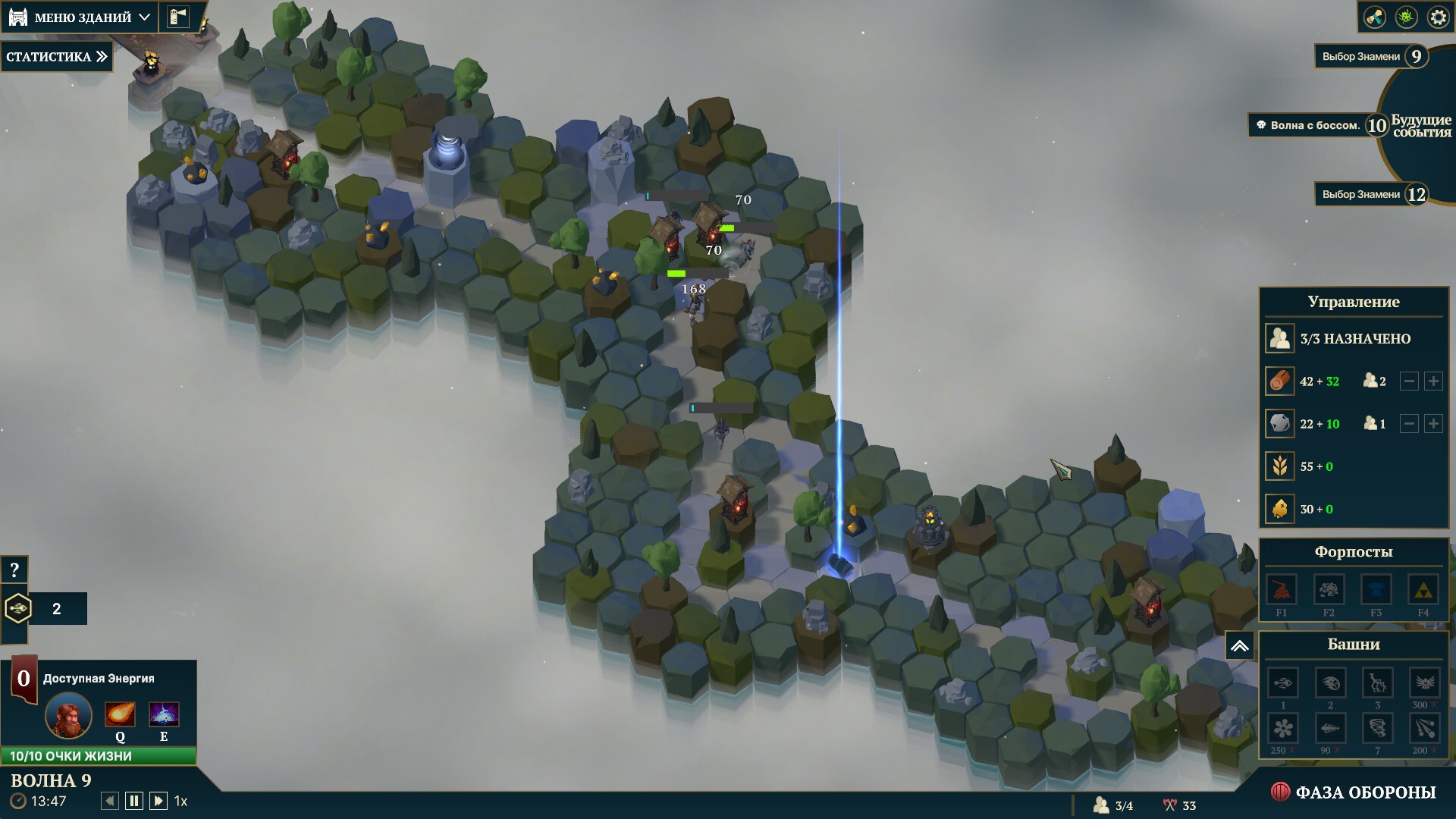The width and height of the screenshot is (1456, 819).
Task: Collapse the panels with the double-chevron button
Action: click(x=1239, y=646)
